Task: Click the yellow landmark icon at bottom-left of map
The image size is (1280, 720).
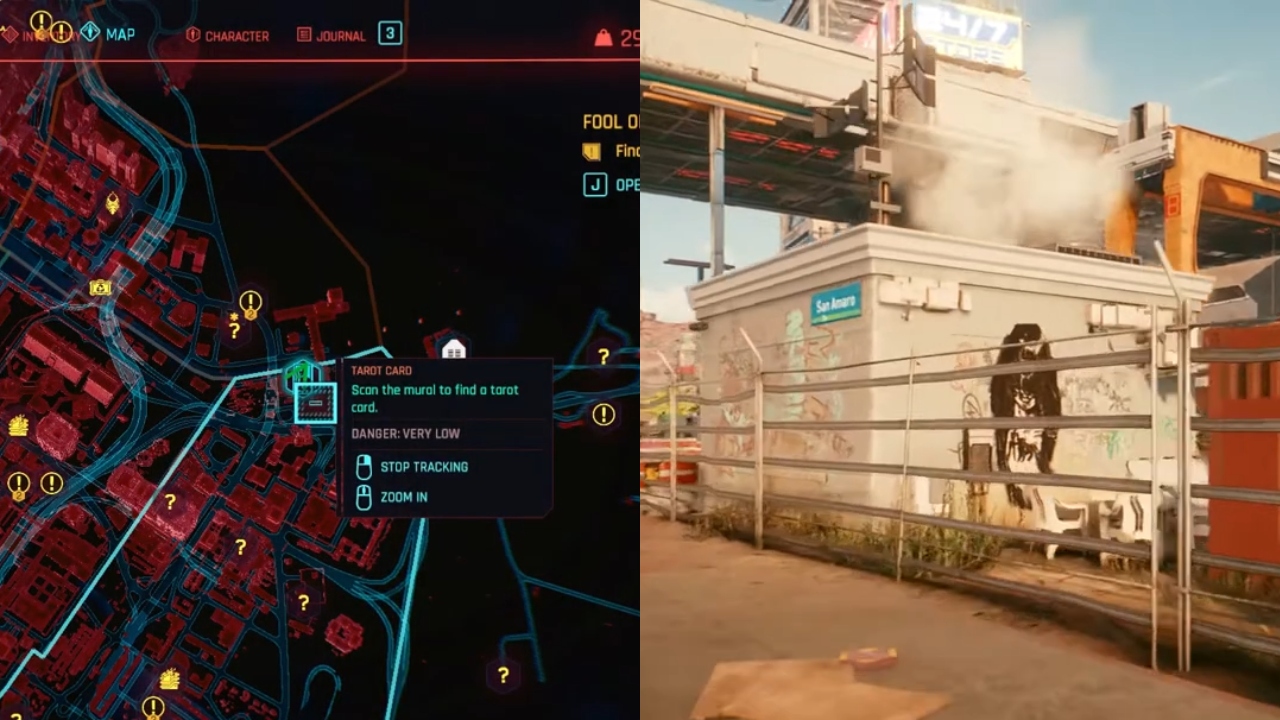Action: (x=170, y=680)
